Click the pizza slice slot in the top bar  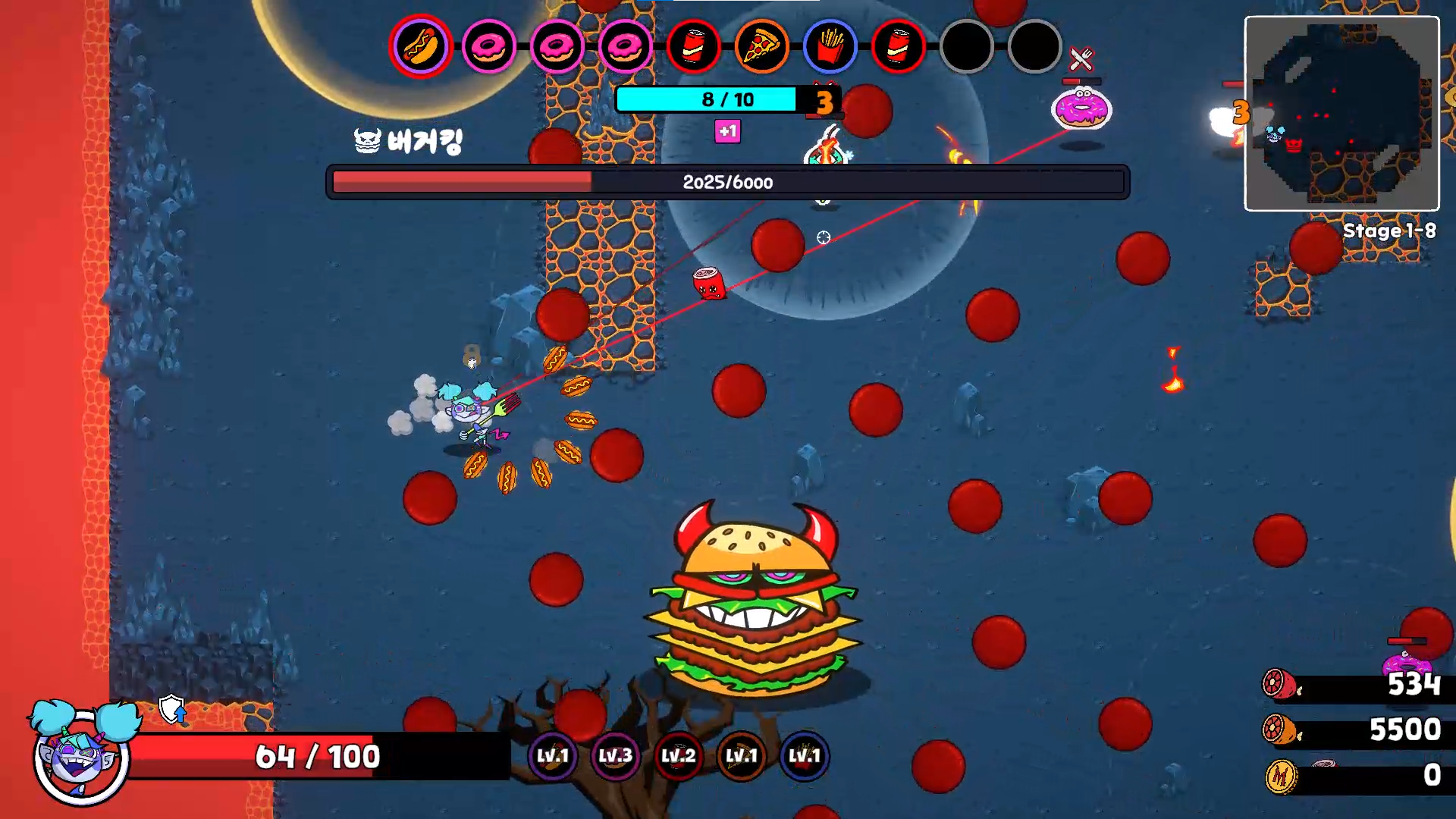(x=761, y=47)
